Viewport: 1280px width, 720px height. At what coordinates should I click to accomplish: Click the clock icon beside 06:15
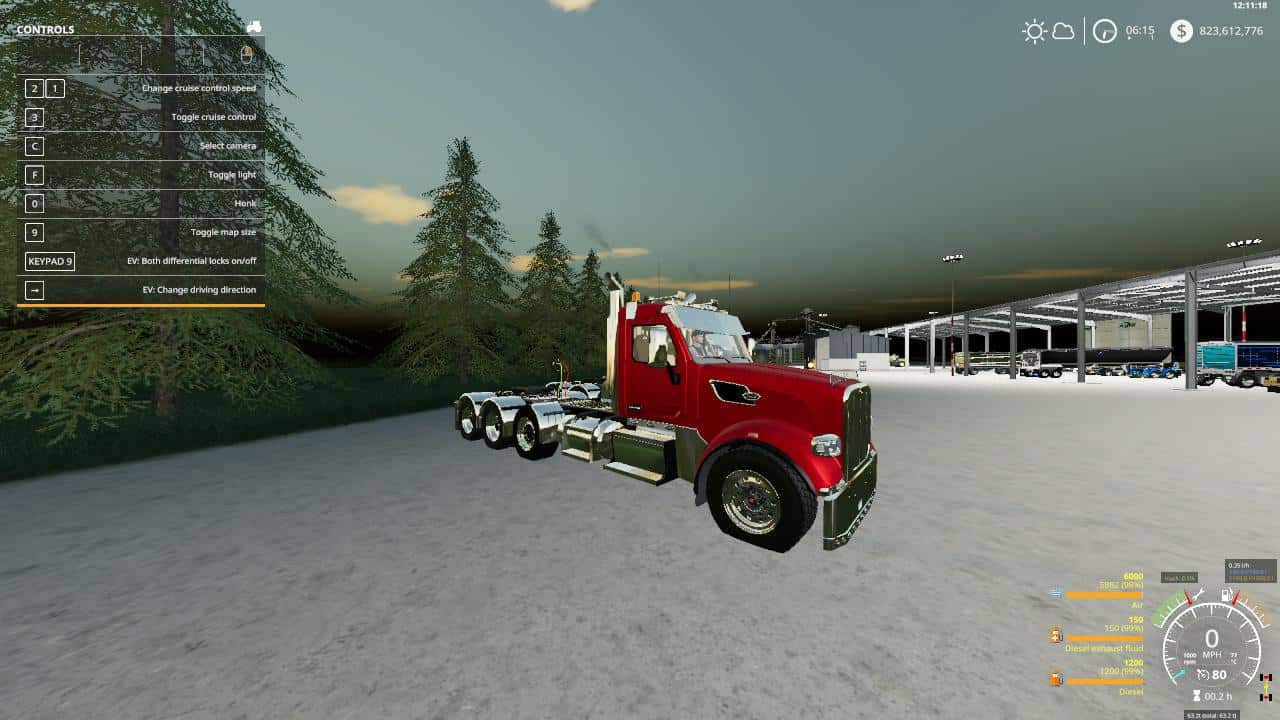point(1103,31)
